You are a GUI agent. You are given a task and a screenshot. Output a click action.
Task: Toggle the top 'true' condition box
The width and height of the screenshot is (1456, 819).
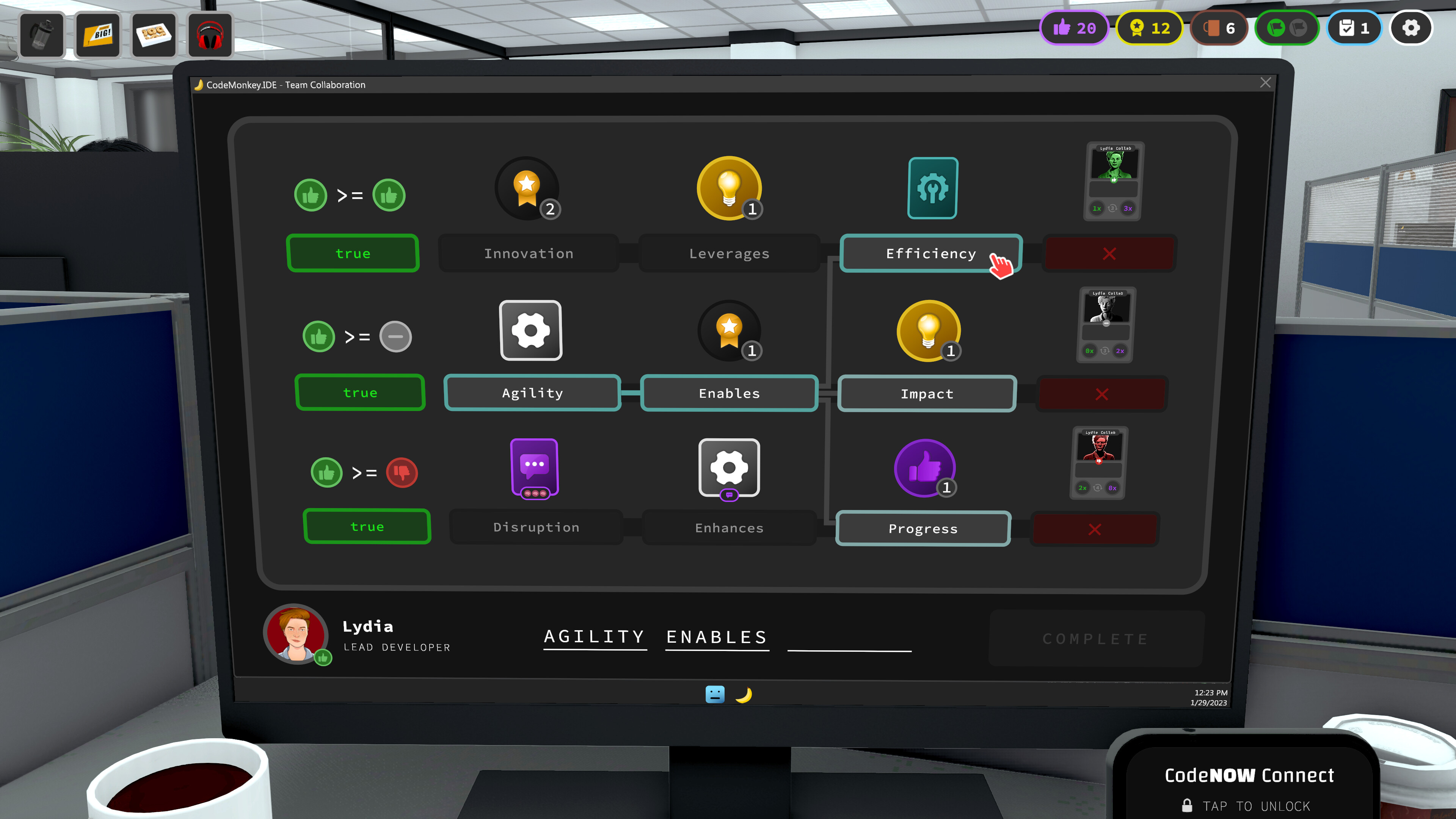click(x=353, y=253)
